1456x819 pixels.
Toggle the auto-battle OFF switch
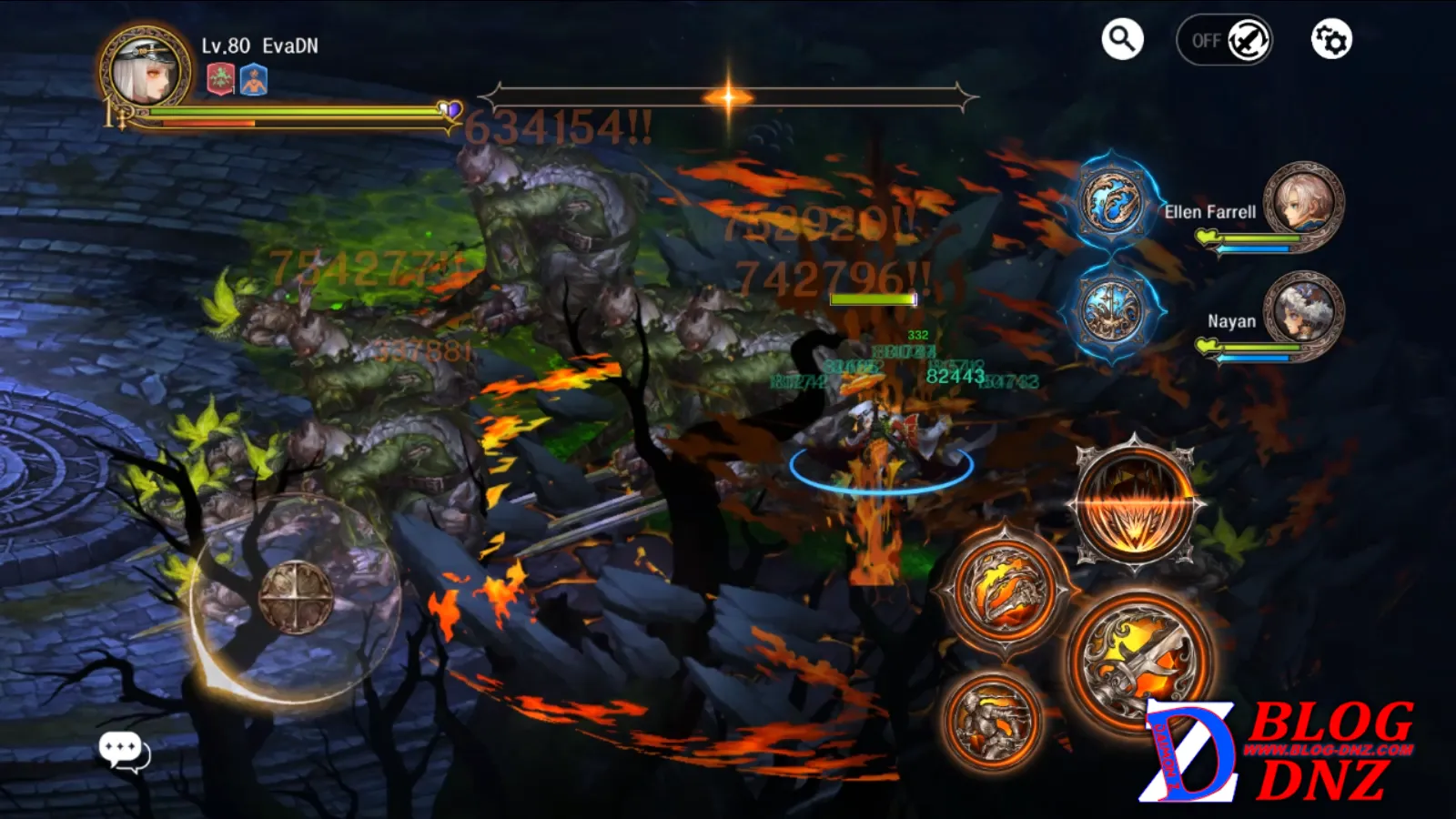click(1224, 40)
